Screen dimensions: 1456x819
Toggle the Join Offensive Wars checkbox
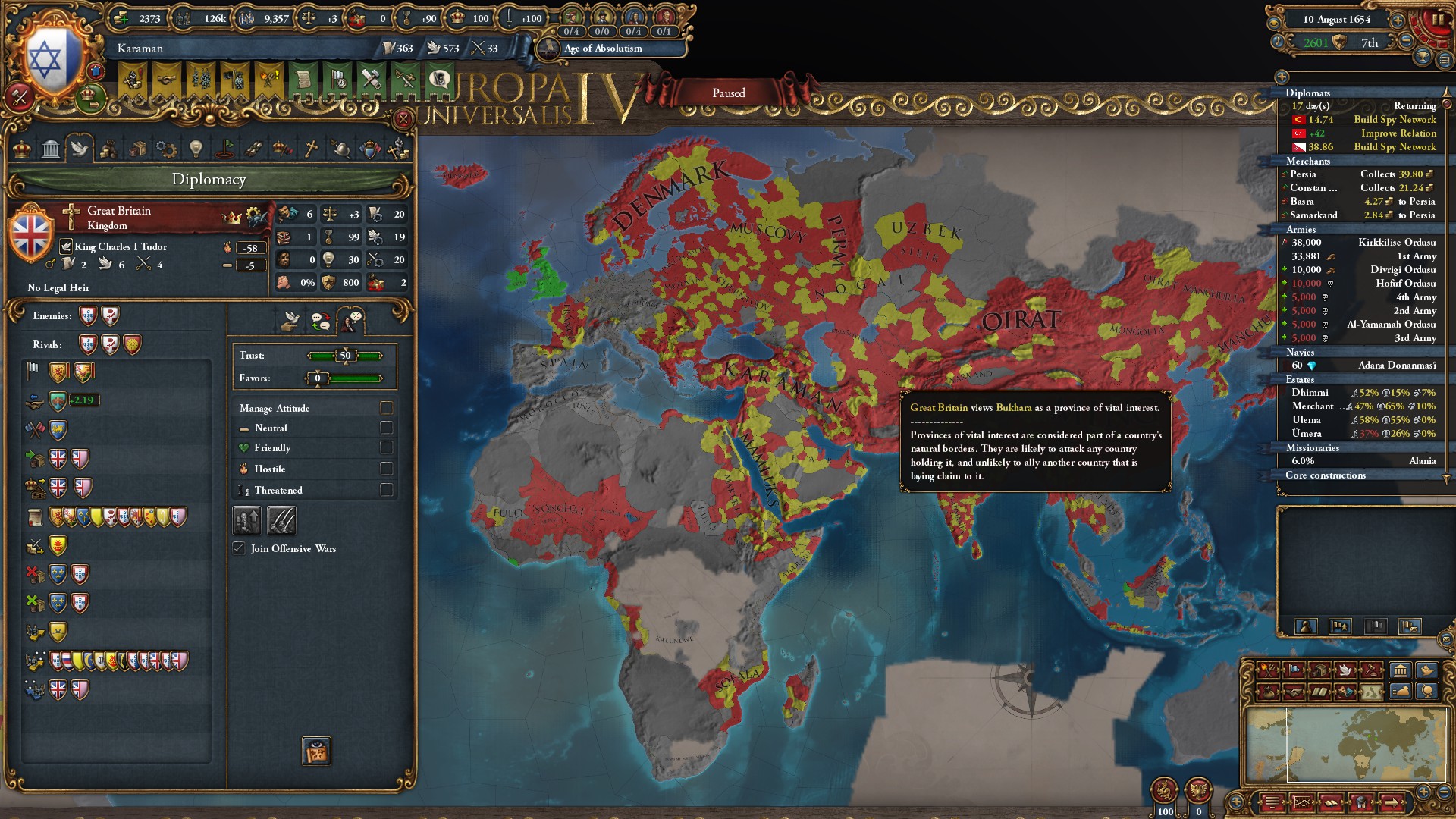(239, 548)
